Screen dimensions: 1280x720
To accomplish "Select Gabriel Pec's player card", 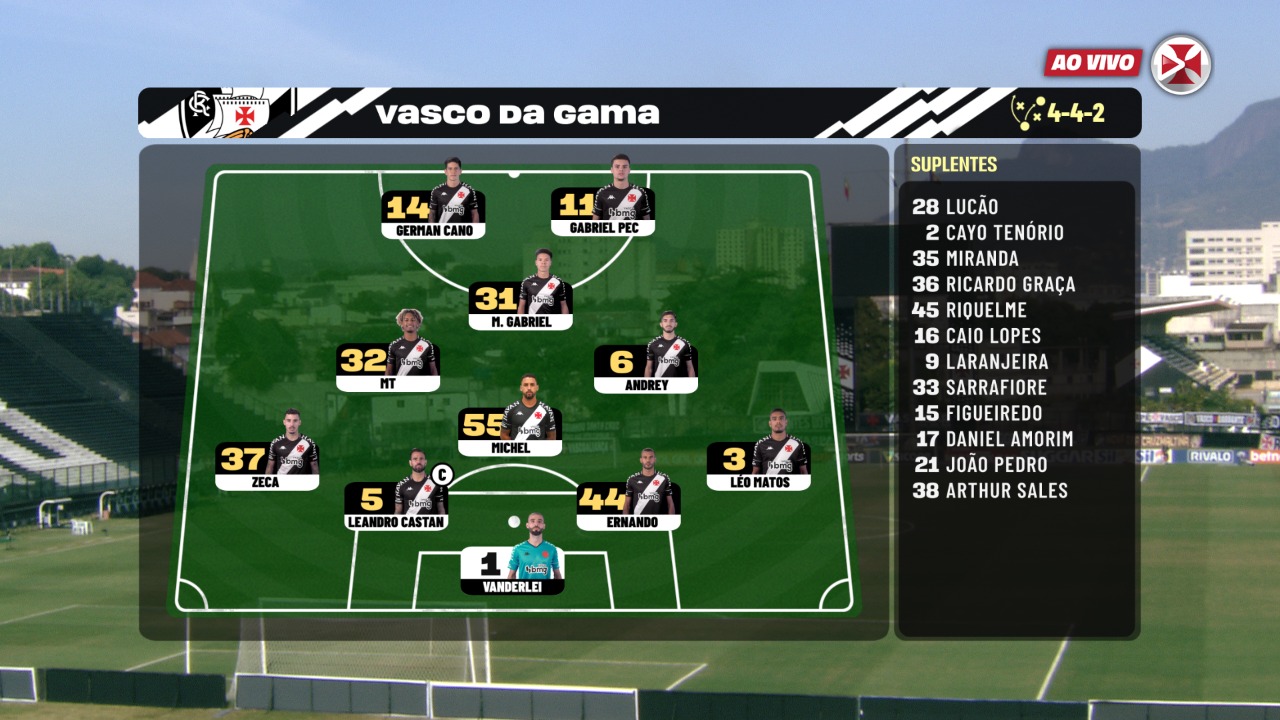I will (603, 210).
